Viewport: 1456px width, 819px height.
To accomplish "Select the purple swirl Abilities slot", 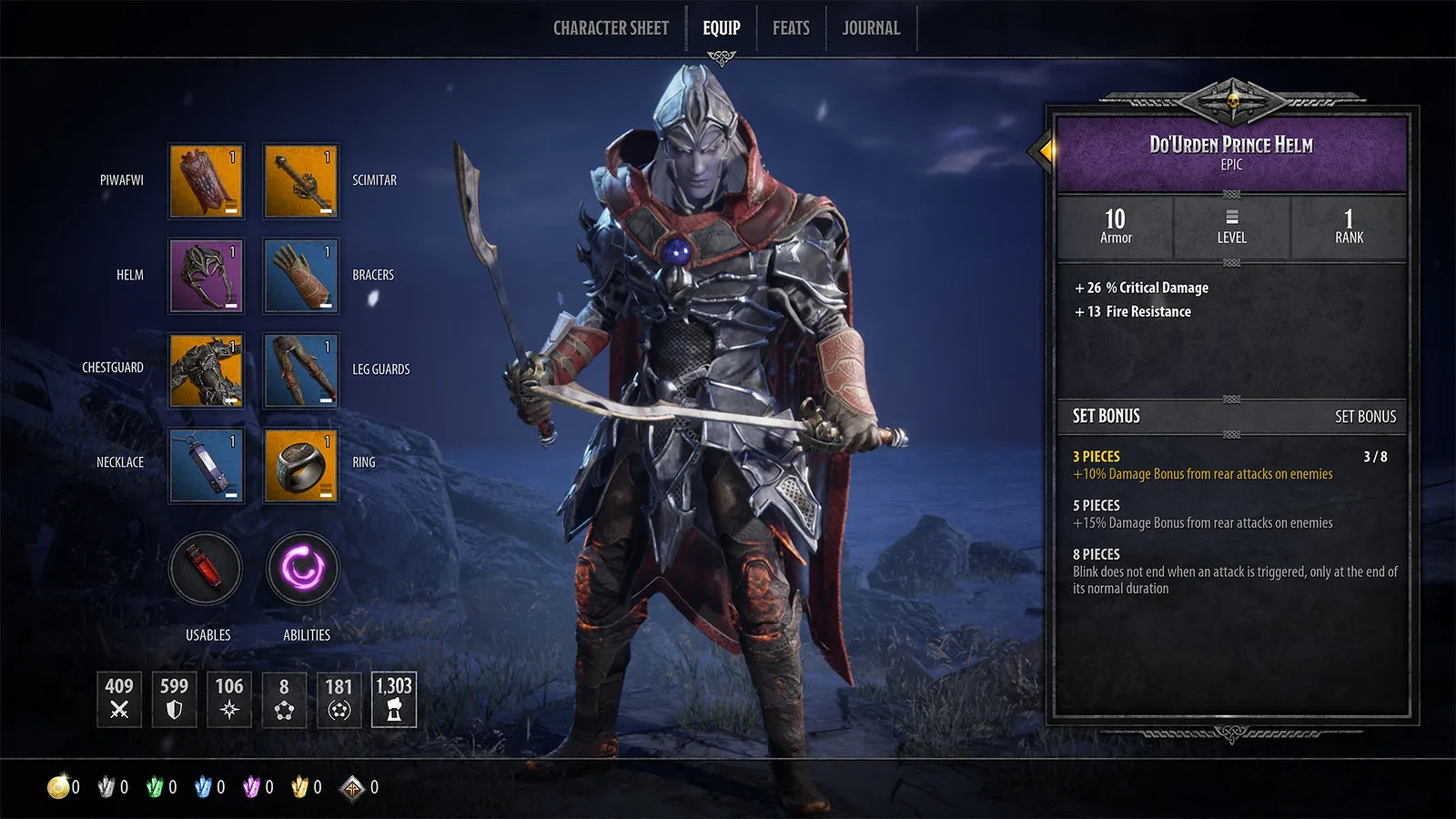I will click(303, 569).
